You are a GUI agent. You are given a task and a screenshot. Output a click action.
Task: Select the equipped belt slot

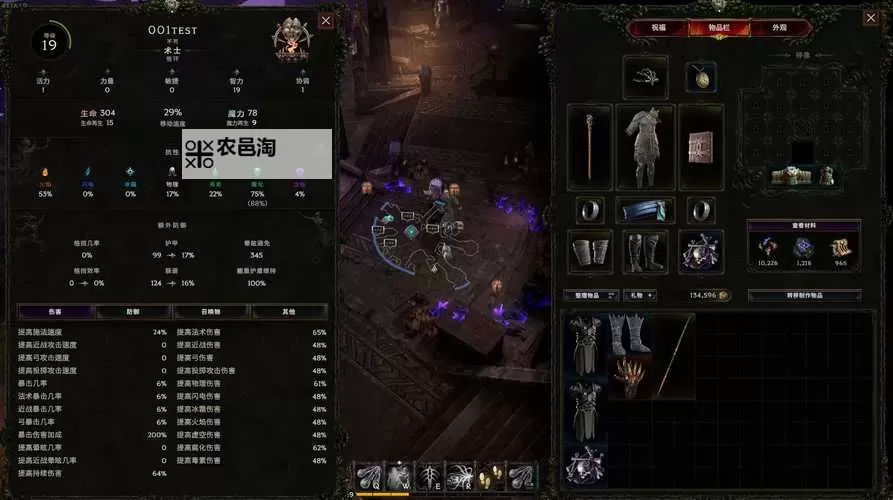pyautogui.click(x=645, y=210)
